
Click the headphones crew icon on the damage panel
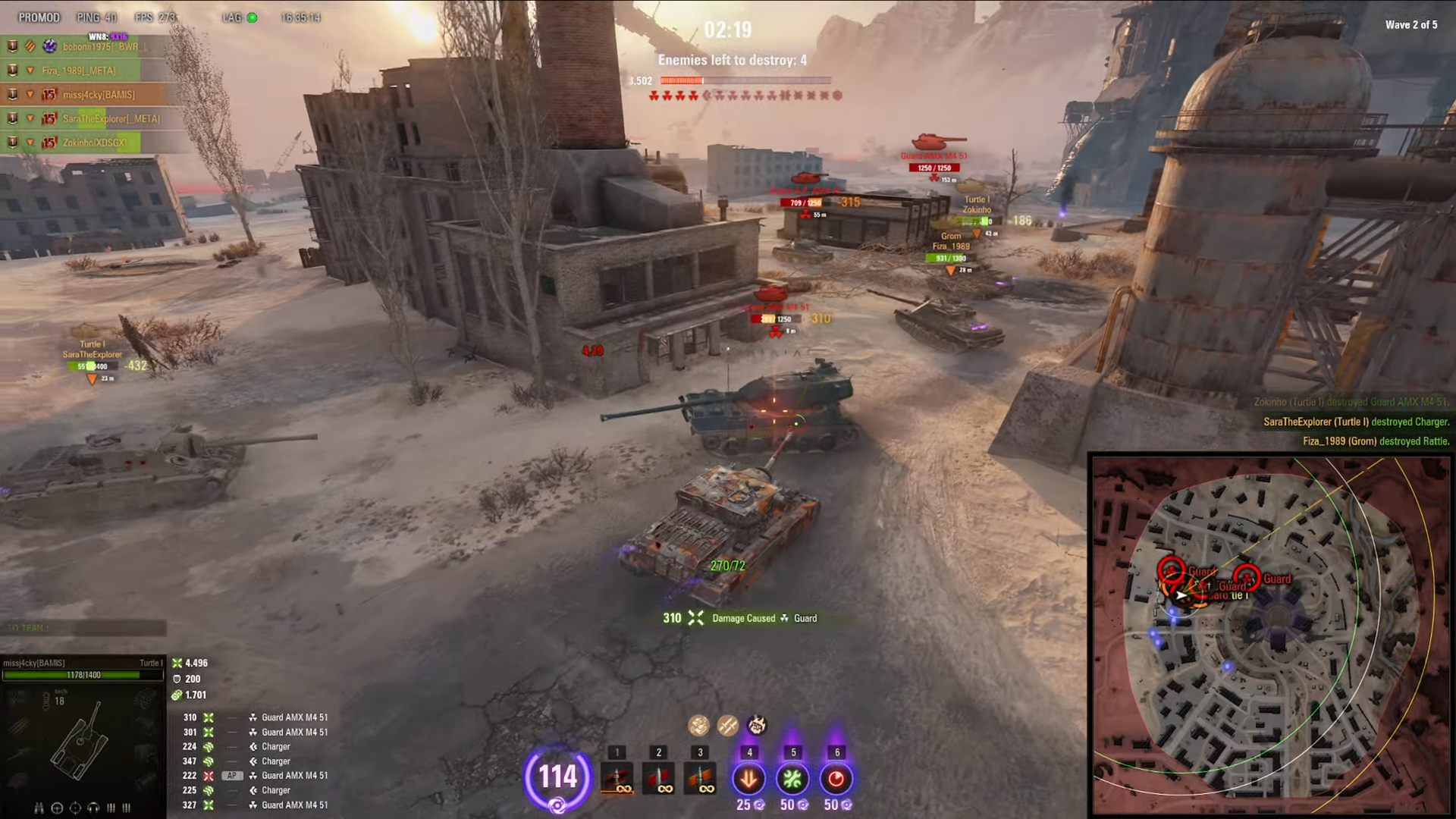pyautogui.click(x=93, y=808)
